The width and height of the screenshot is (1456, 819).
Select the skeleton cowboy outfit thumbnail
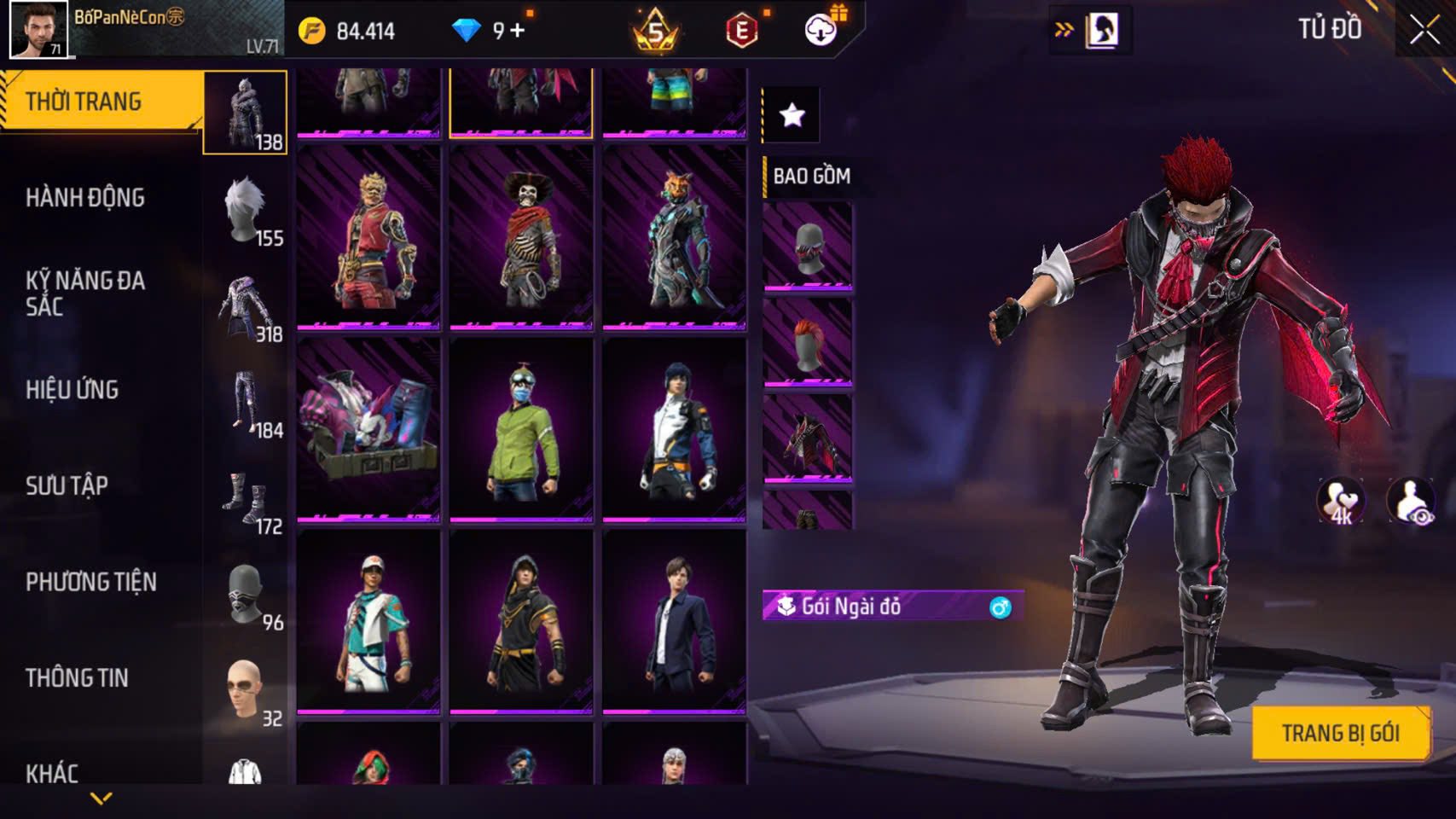[521, 237]
